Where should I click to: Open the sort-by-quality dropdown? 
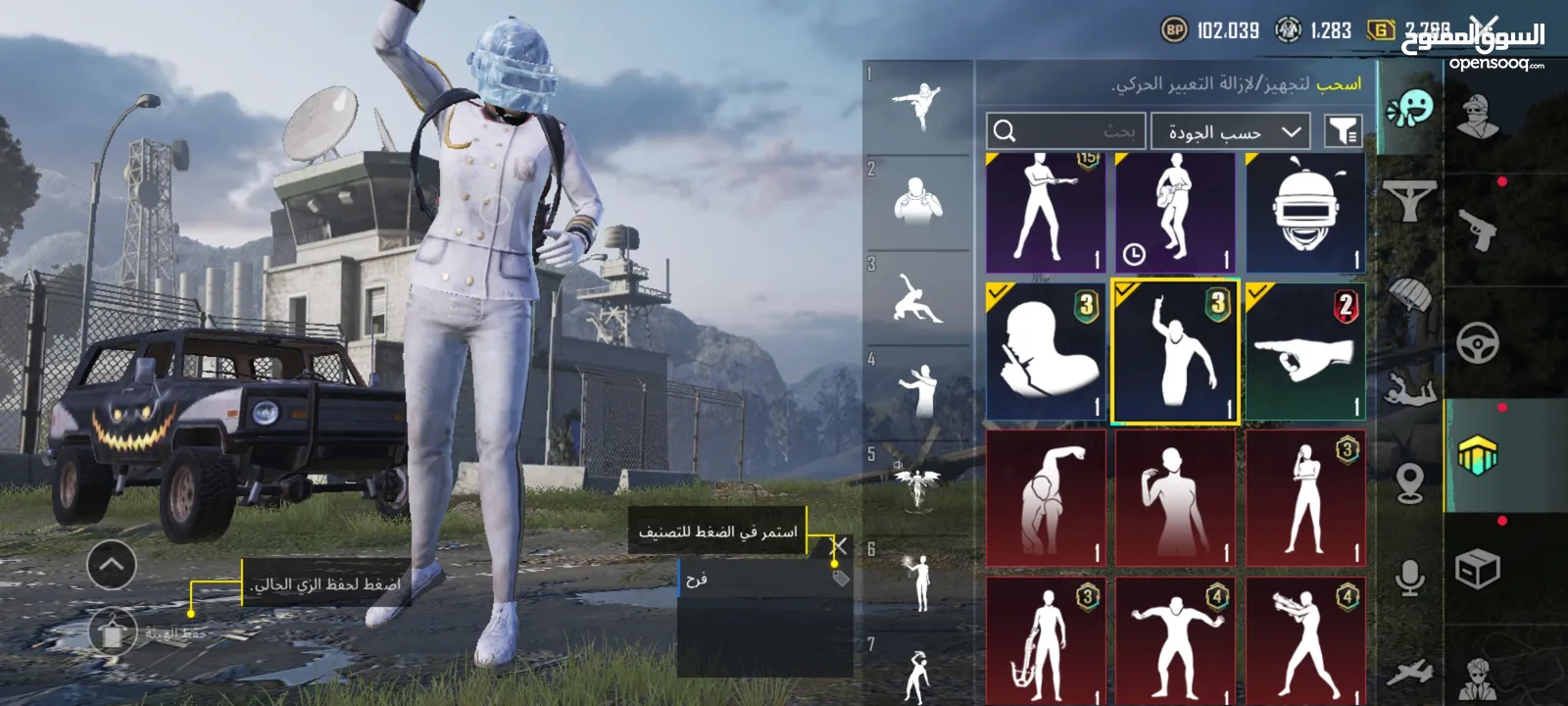tap(1232, 131)
